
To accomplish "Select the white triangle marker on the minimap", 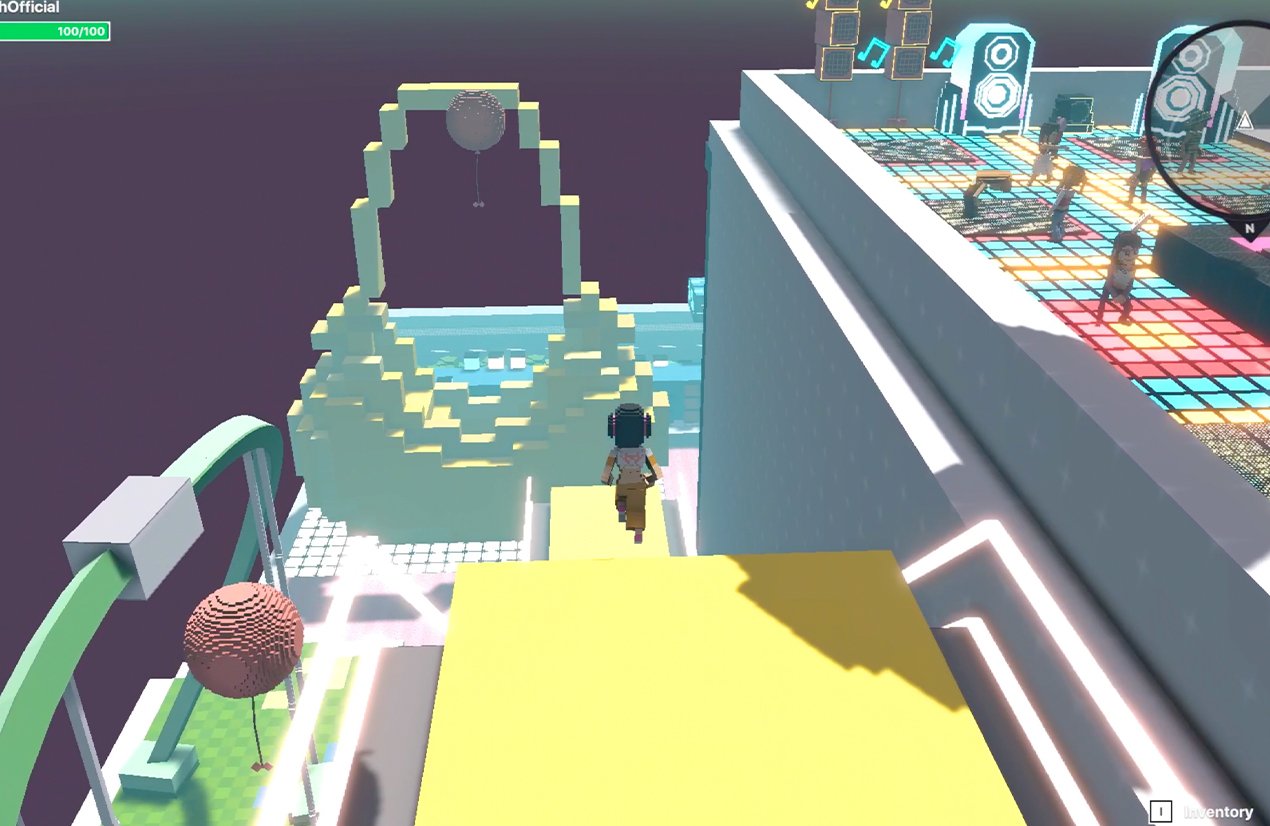I will 1245,121.
